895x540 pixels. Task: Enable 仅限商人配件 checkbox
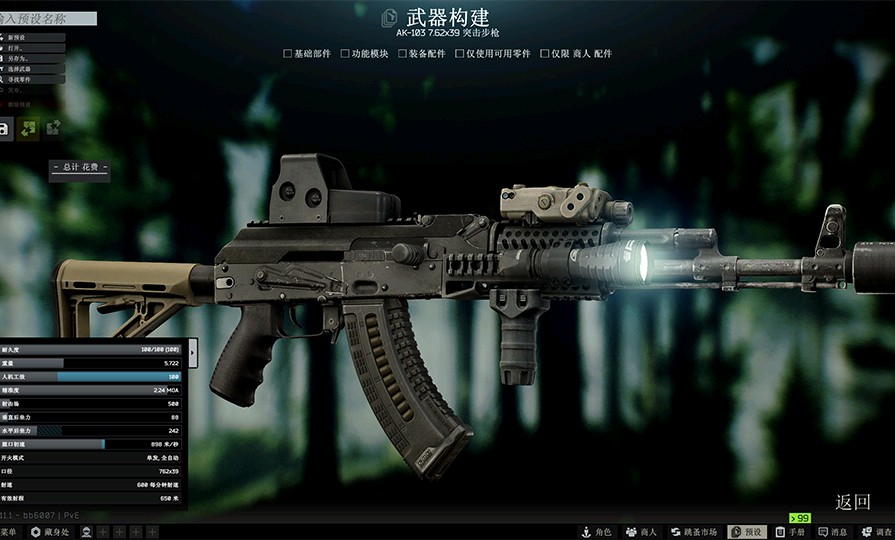[x=545, y=54]
